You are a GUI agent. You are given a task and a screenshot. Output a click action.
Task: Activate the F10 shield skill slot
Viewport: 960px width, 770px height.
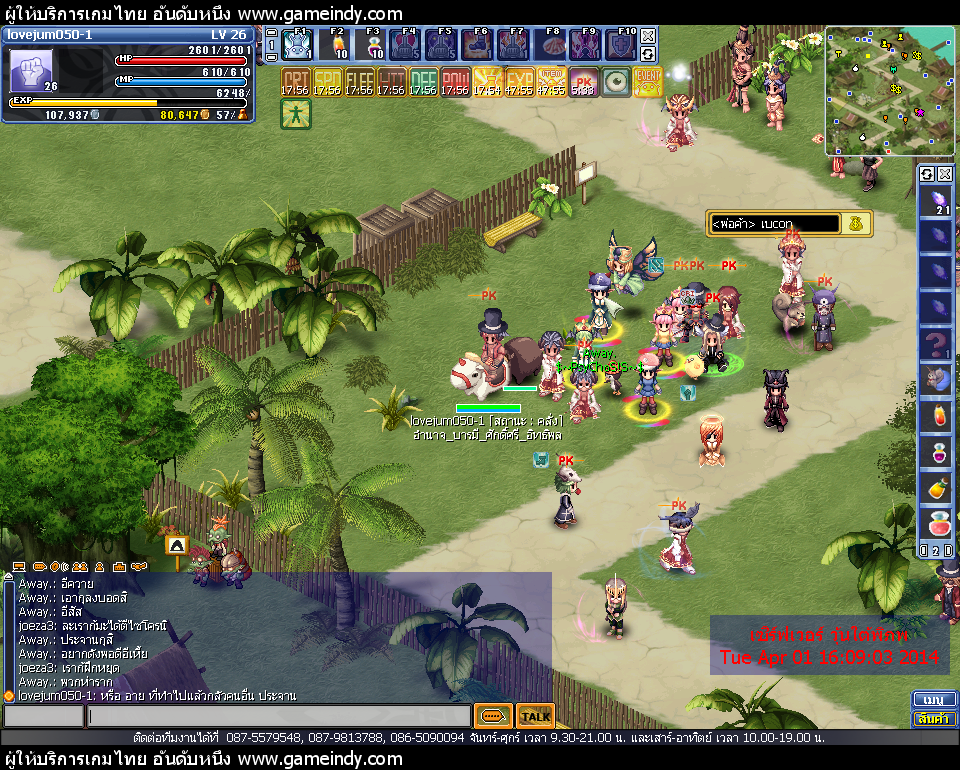(621, 45)
